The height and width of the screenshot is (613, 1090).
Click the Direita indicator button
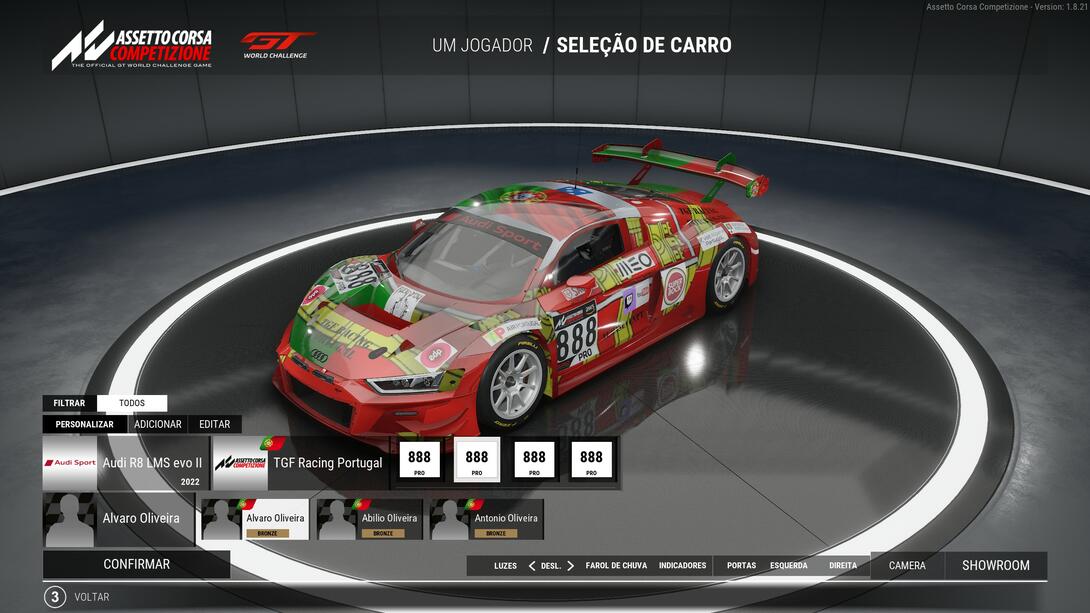point(842,566)
